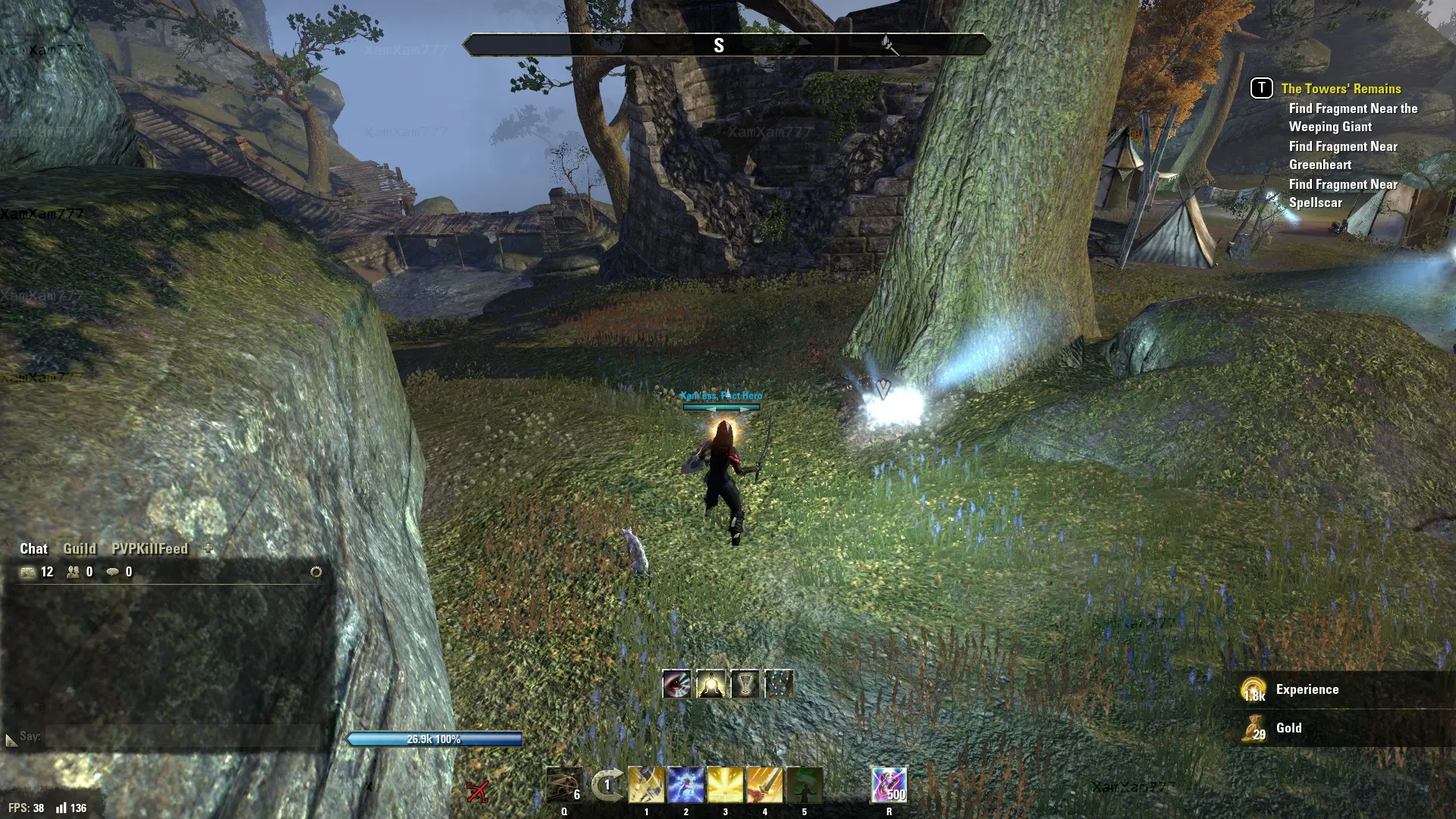Image resolution: width=1456 pixels, height=819 pixels.
Task: Activate the golden spear ability in slot 1
Action: click(646, 785)
